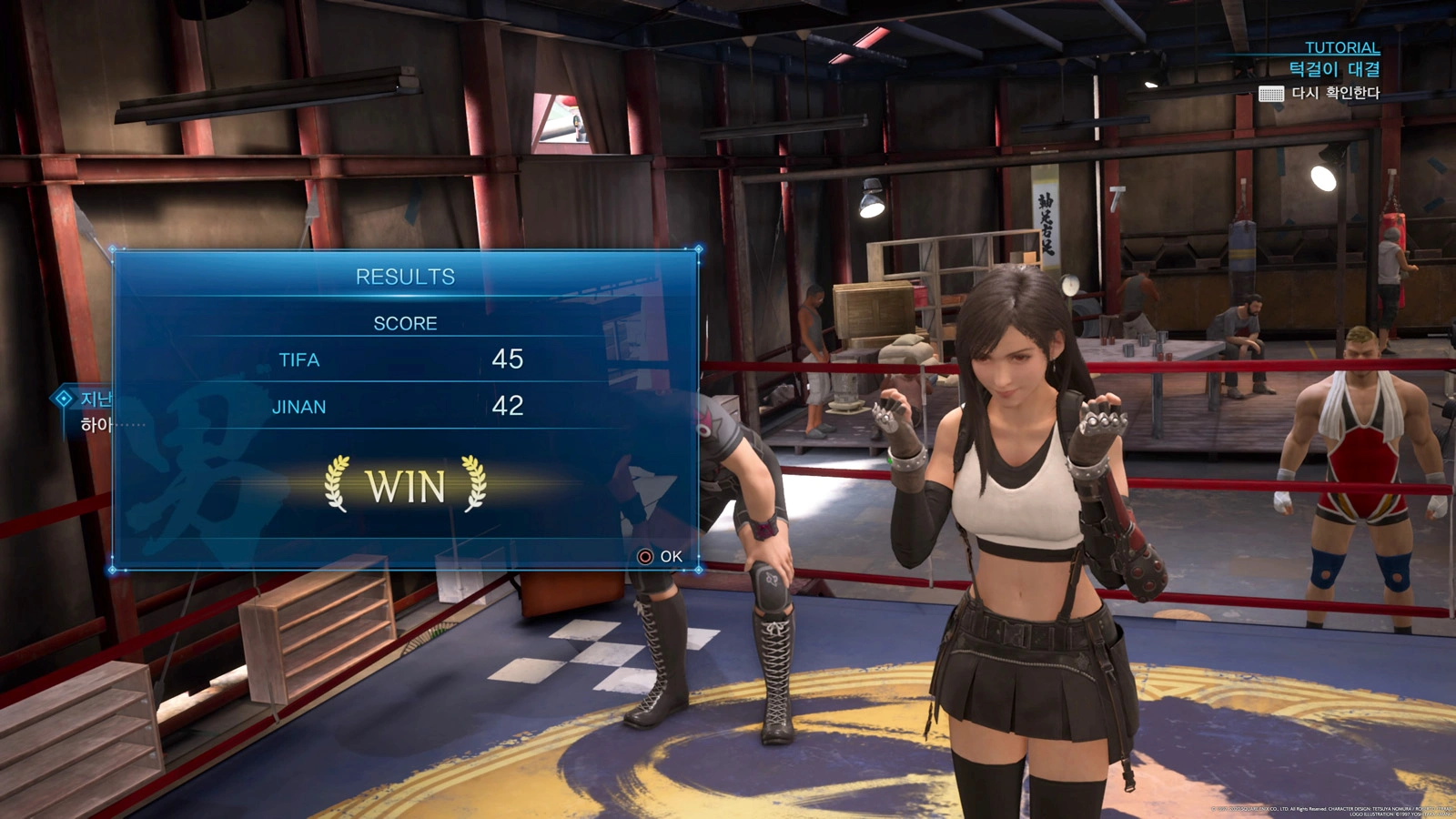Open the 턱걸이 대결 tutorial review

click(1321, 93)
